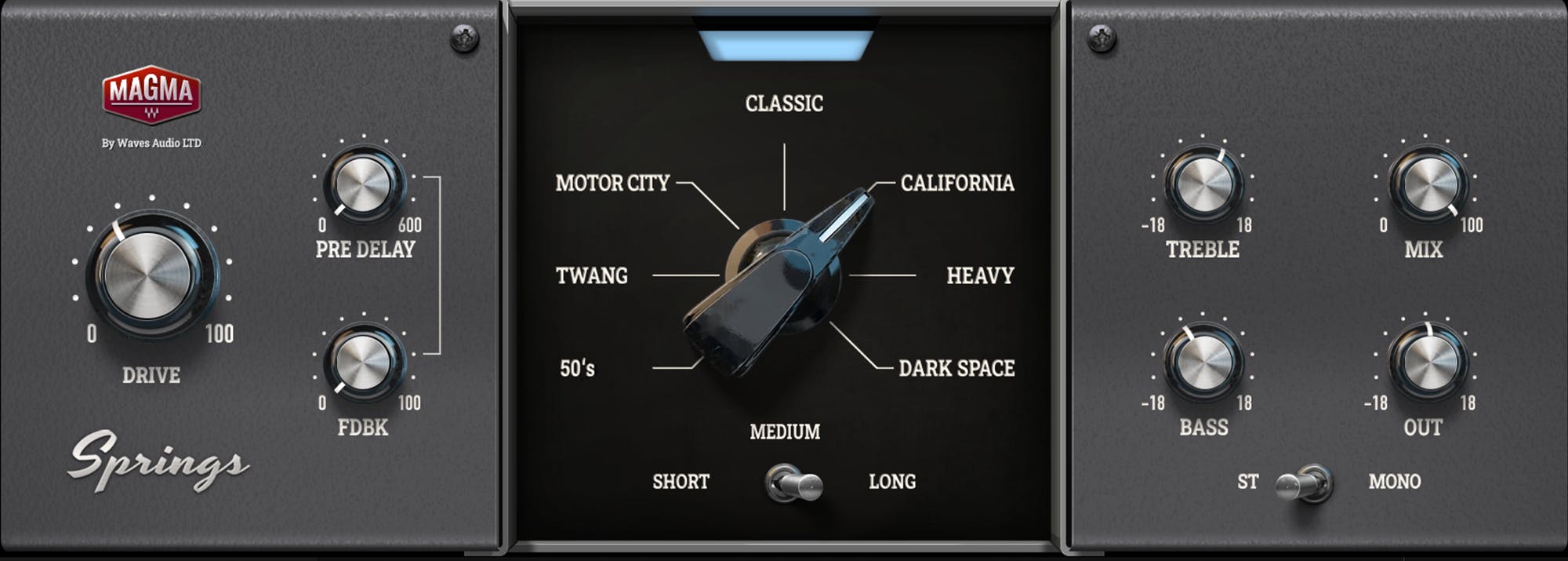This screenshot has width=1568, height=561.
Task: Click the central spring type selector knob
Action: point(781,275)
